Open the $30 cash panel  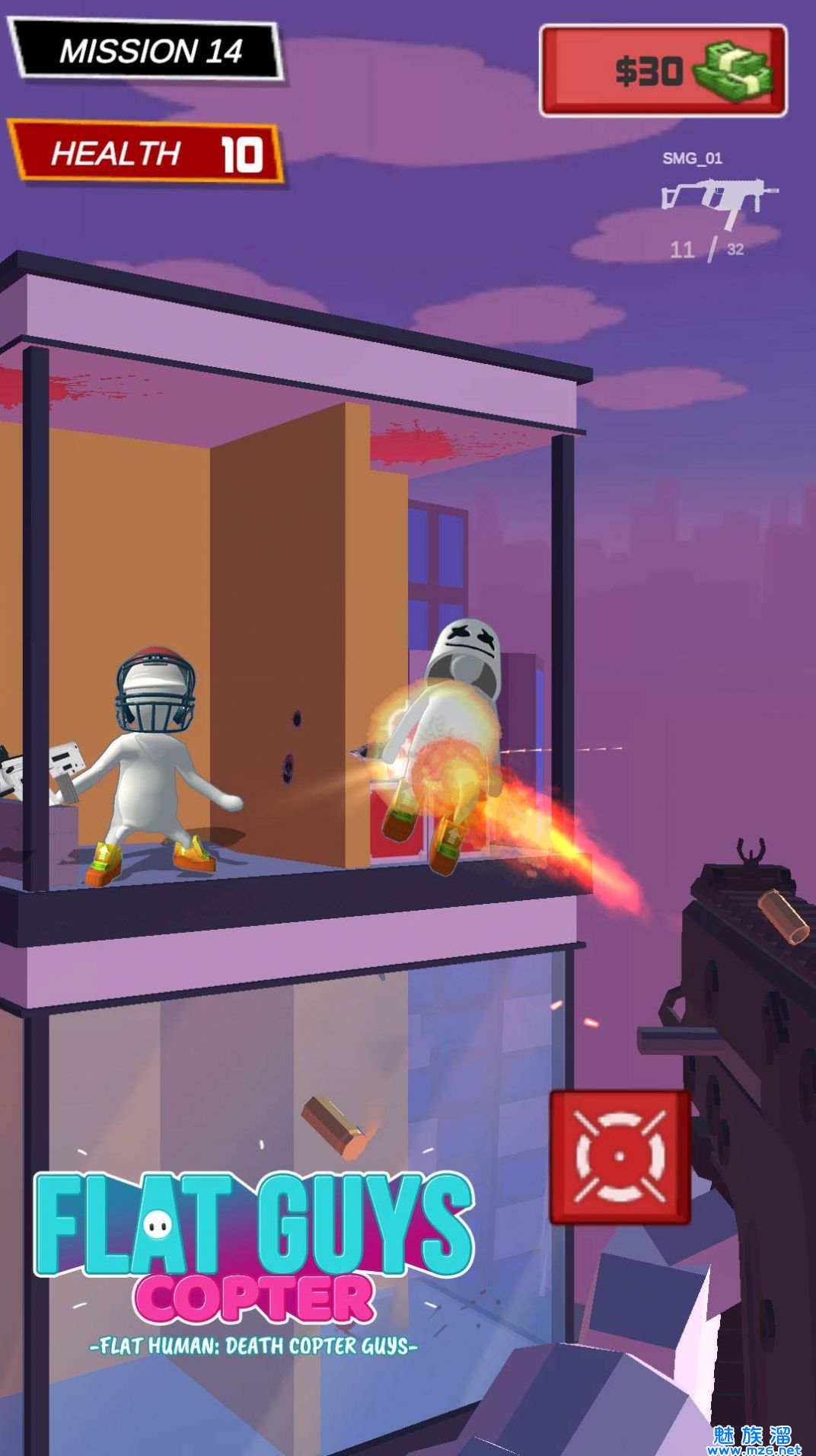pyautogui.click(x=663, y=71)
